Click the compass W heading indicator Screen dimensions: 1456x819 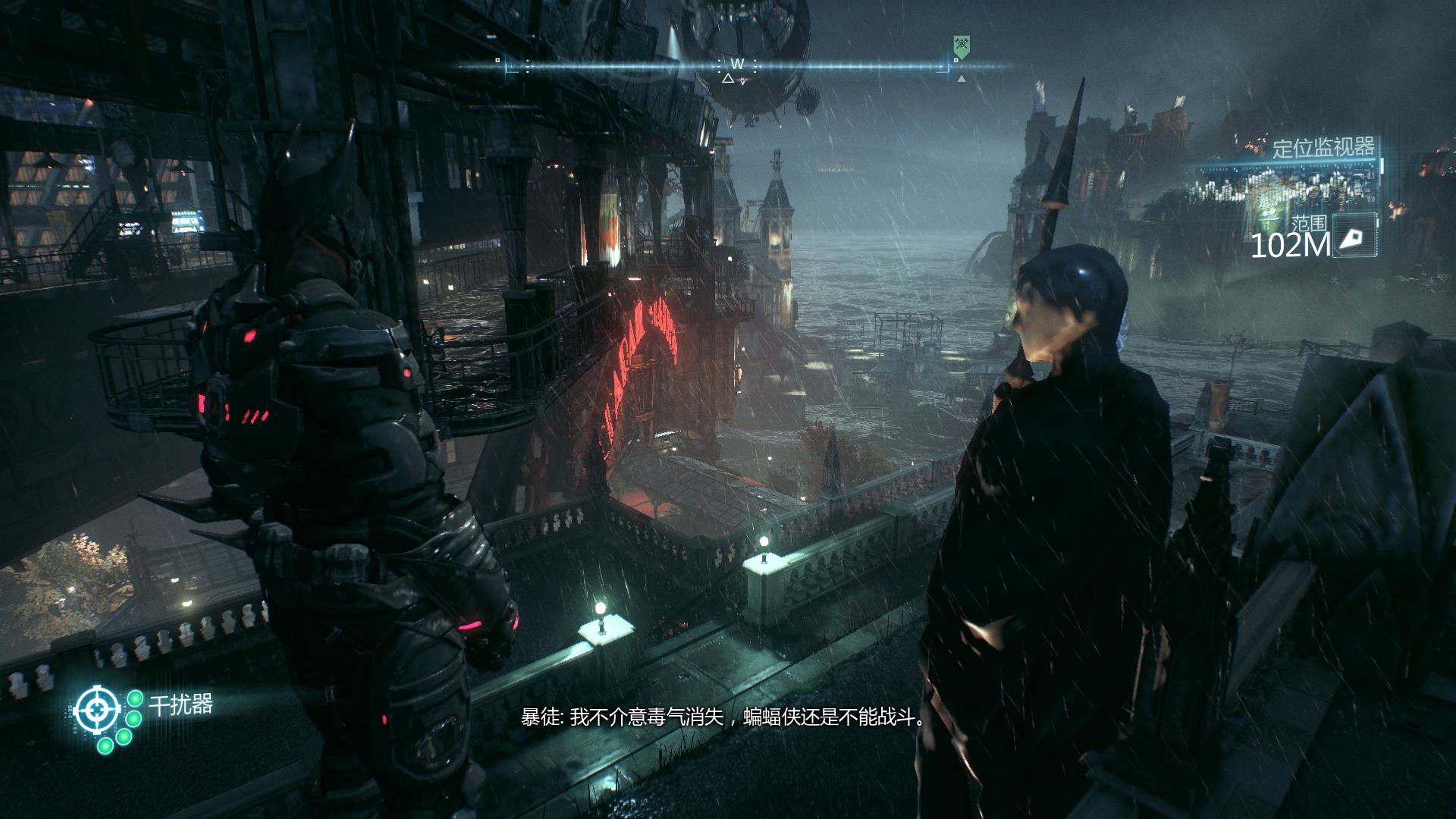tap(737, 64)
